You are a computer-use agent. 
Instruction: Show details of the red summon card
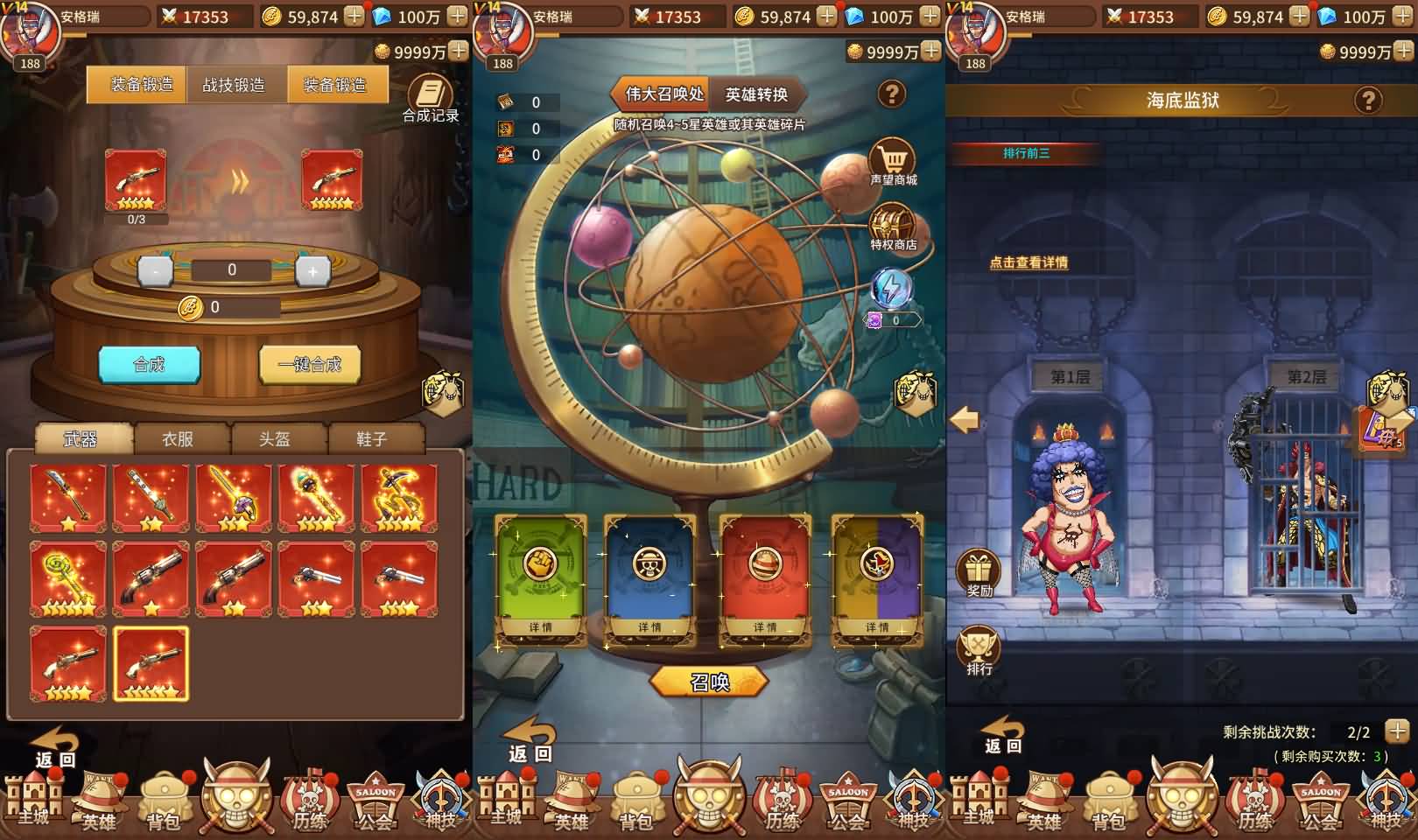[x=764, y=626]
